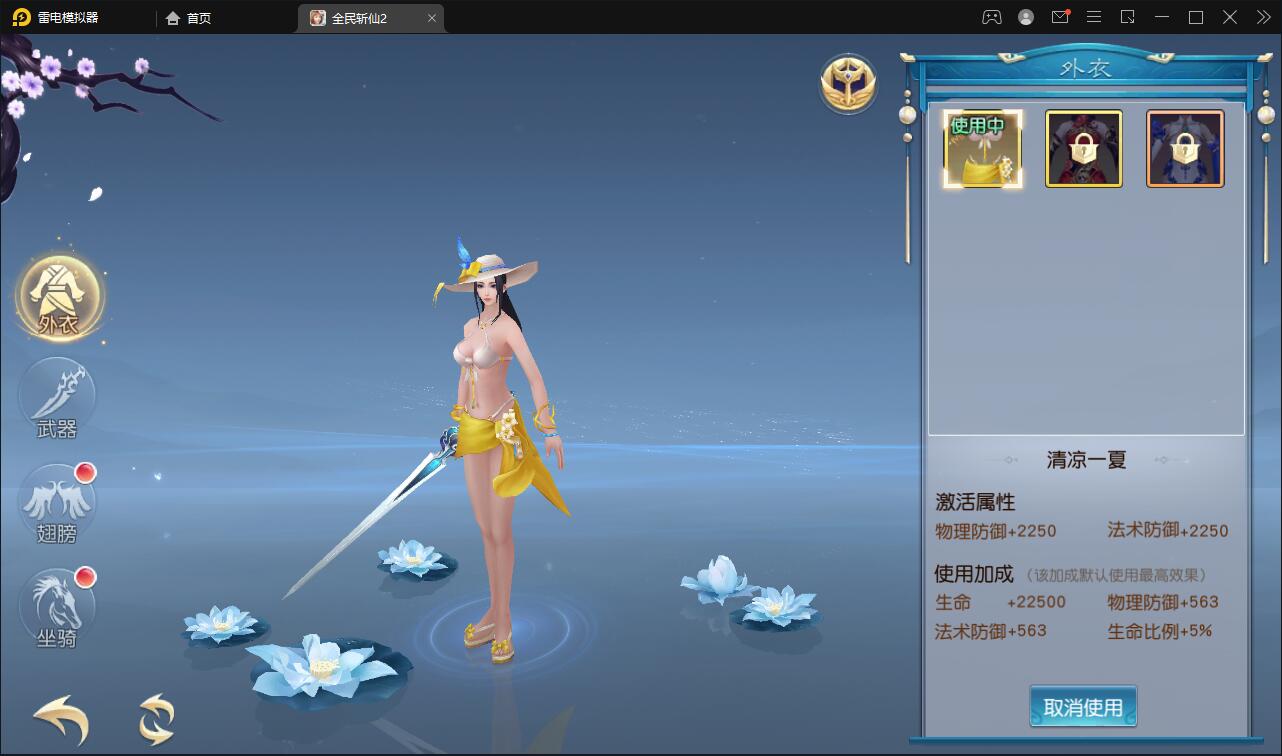The image size is (1282, 756).
Task: Open the mail notification icon
Action: pos(1060,17)
